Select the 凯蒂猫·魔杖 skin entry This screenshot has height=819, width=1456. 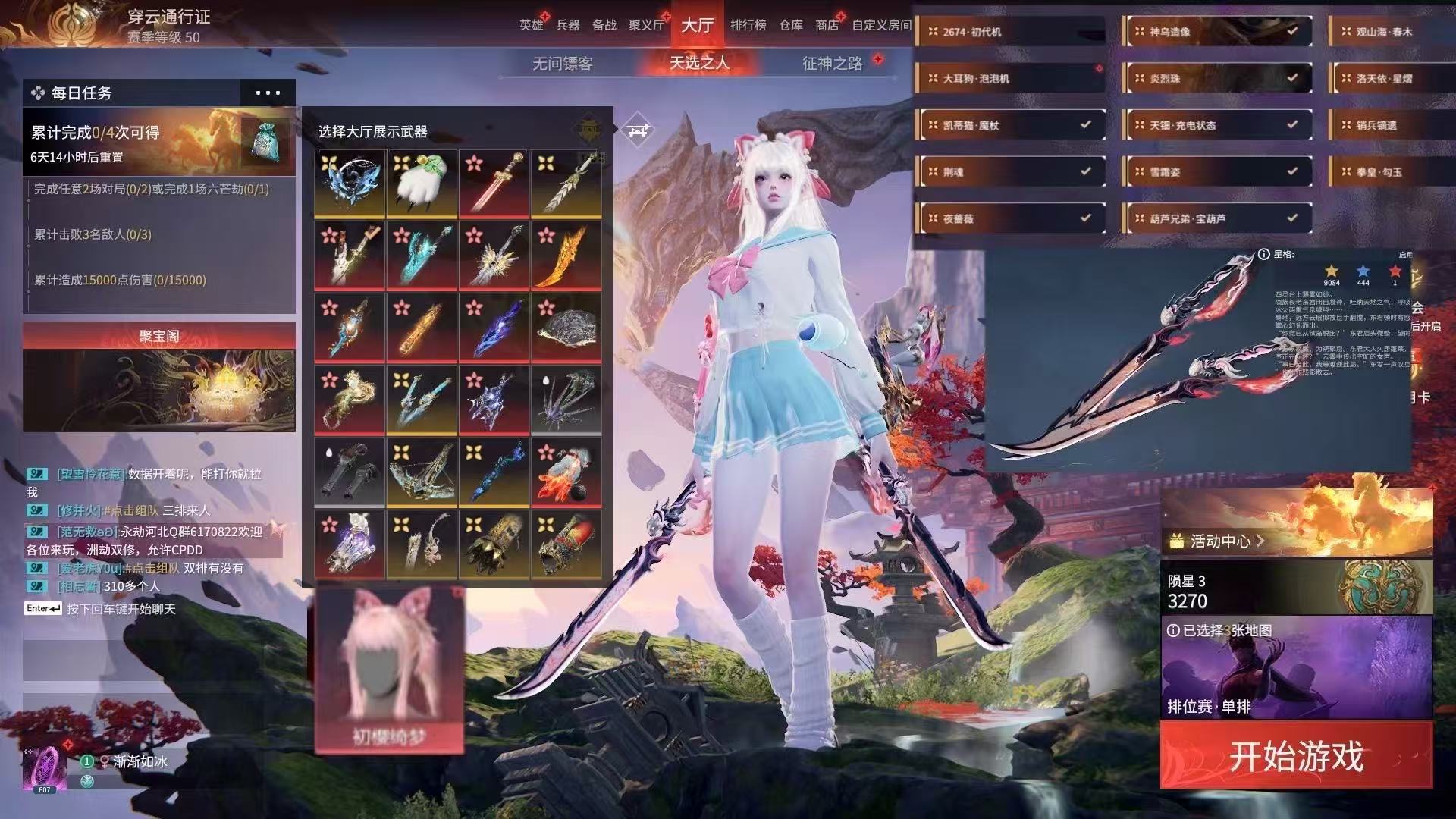(1010, 125)
